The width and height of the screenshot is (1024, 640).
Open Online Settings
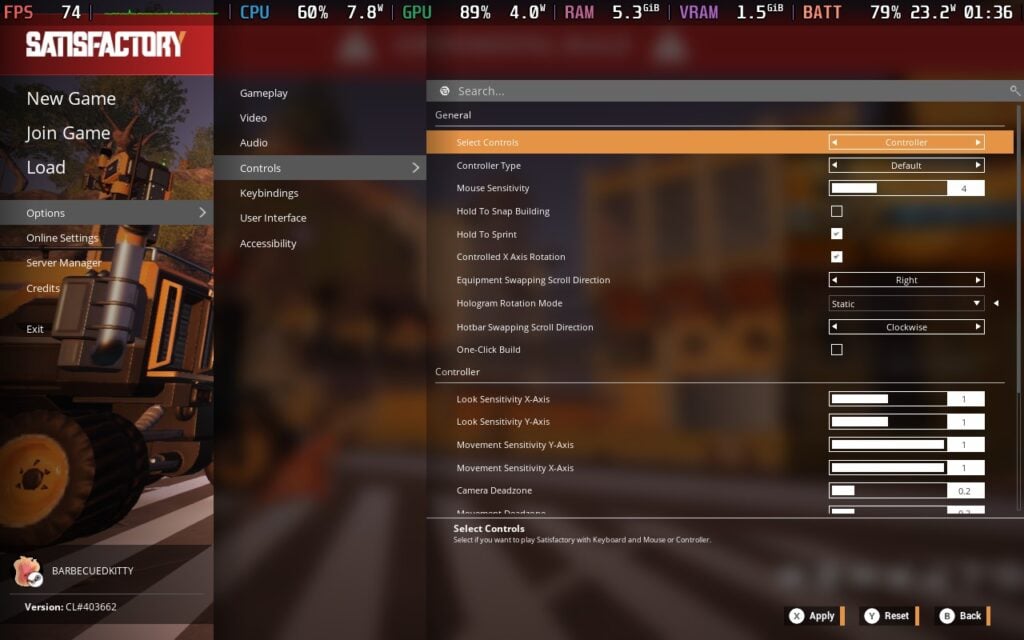click(62, 238)
